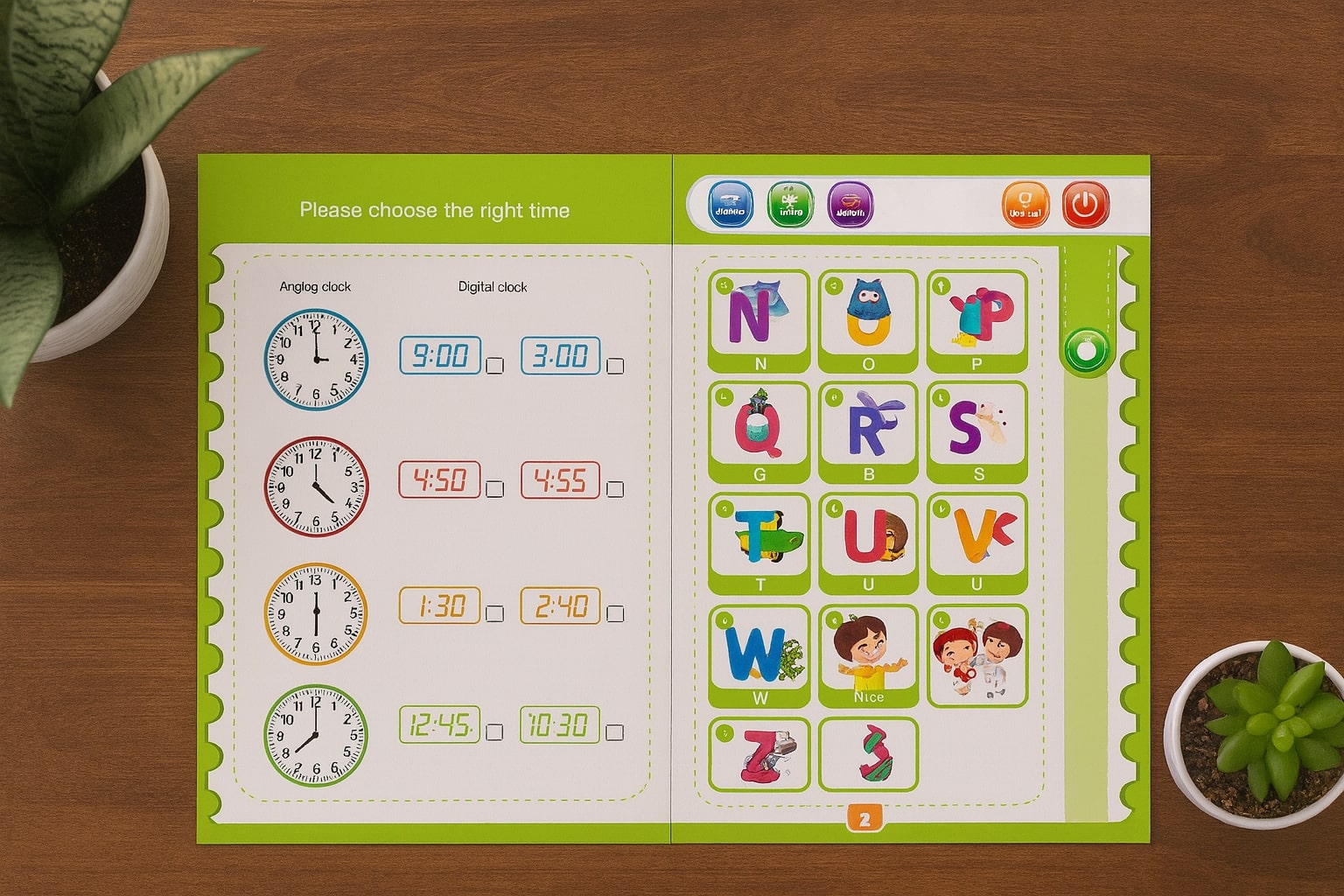1344x896 pixels.
Task: Click the green circular button on the side strip
Action: 1087,352
